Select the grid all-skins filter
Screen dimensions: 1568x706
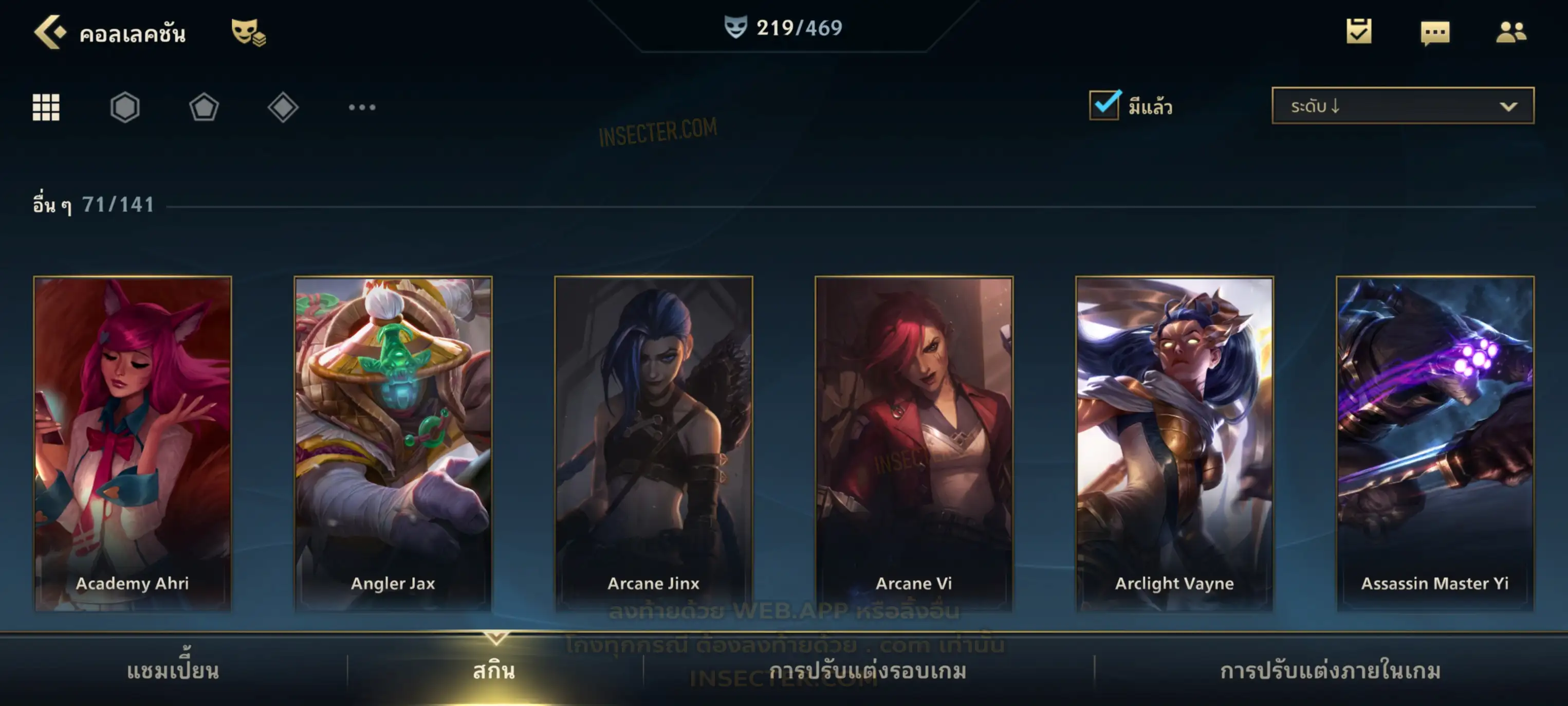point(46,107)
